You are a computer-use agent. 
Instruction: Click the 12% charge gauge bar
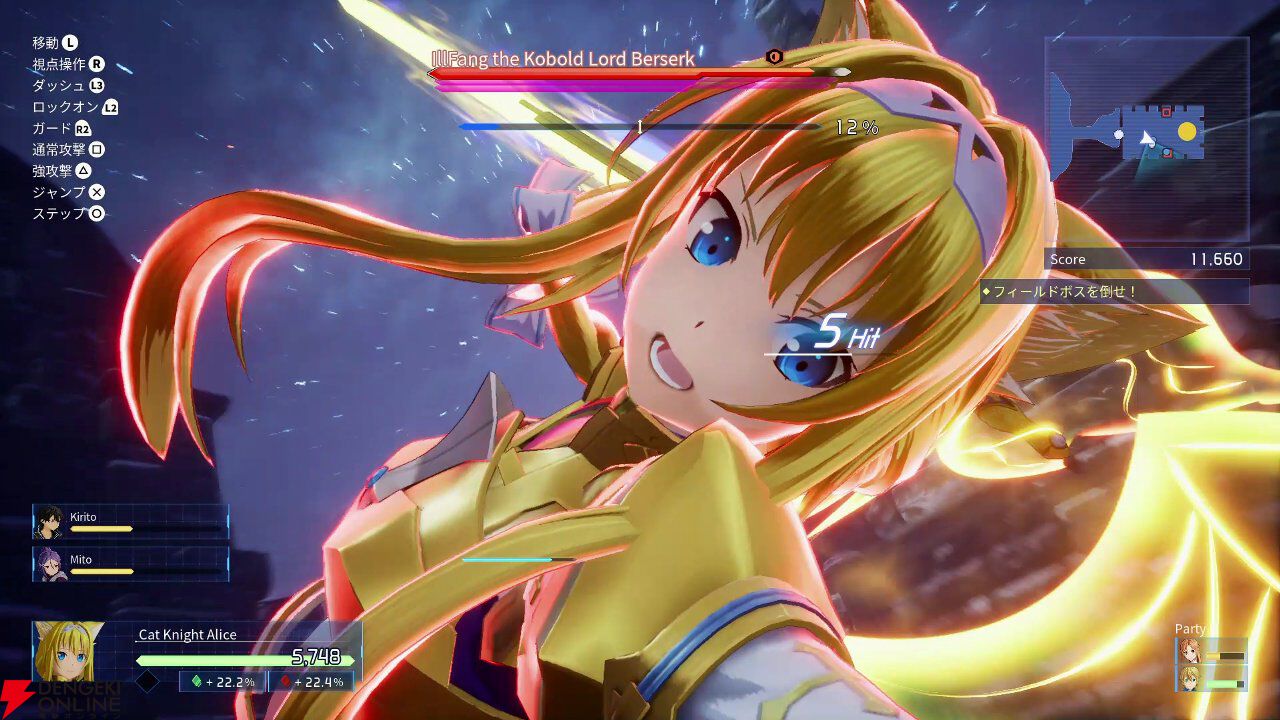coord(640,126)
